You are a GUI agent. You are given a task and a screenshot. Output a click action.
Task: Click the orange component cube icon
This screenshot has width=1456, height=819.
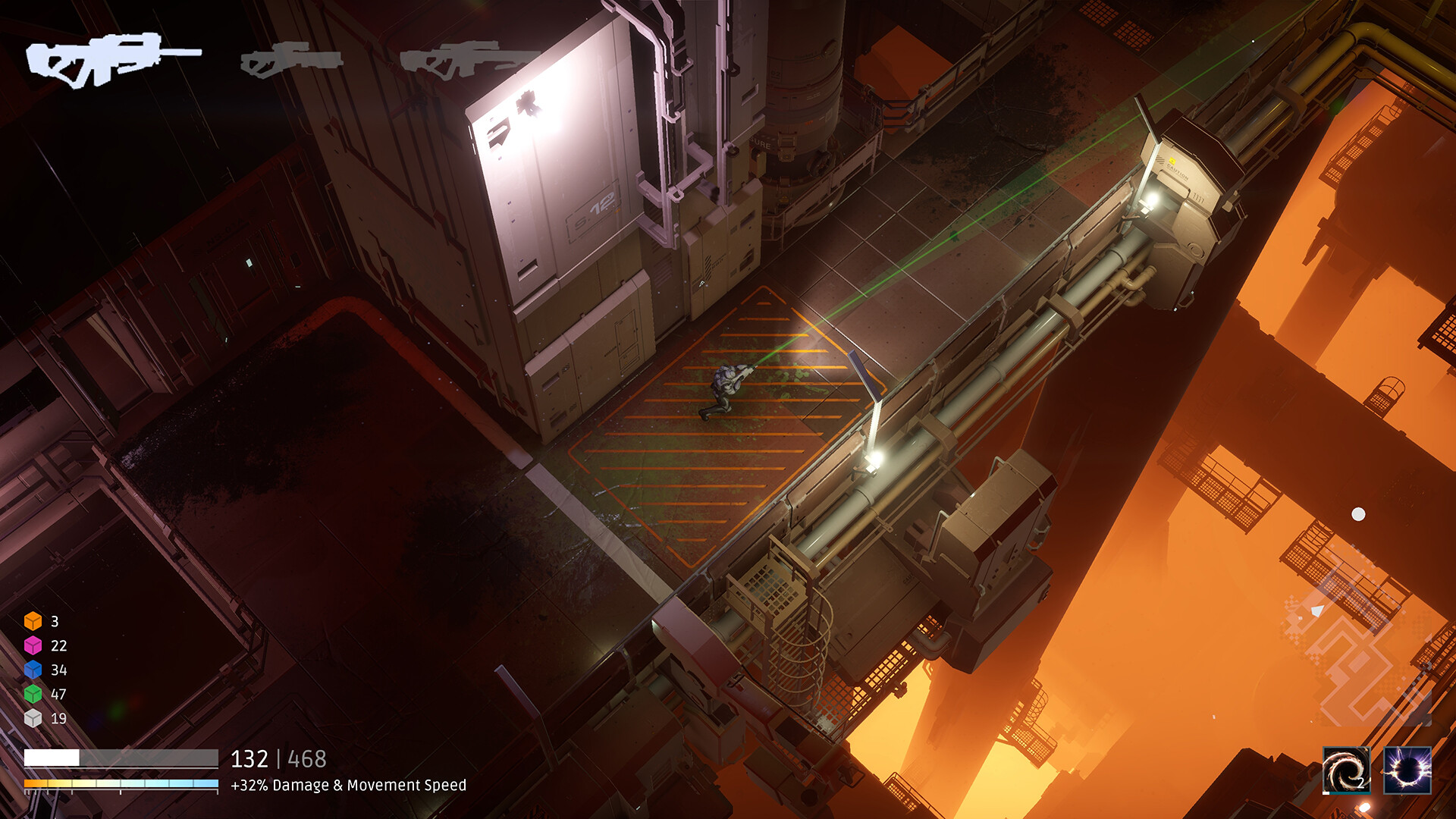33,623
